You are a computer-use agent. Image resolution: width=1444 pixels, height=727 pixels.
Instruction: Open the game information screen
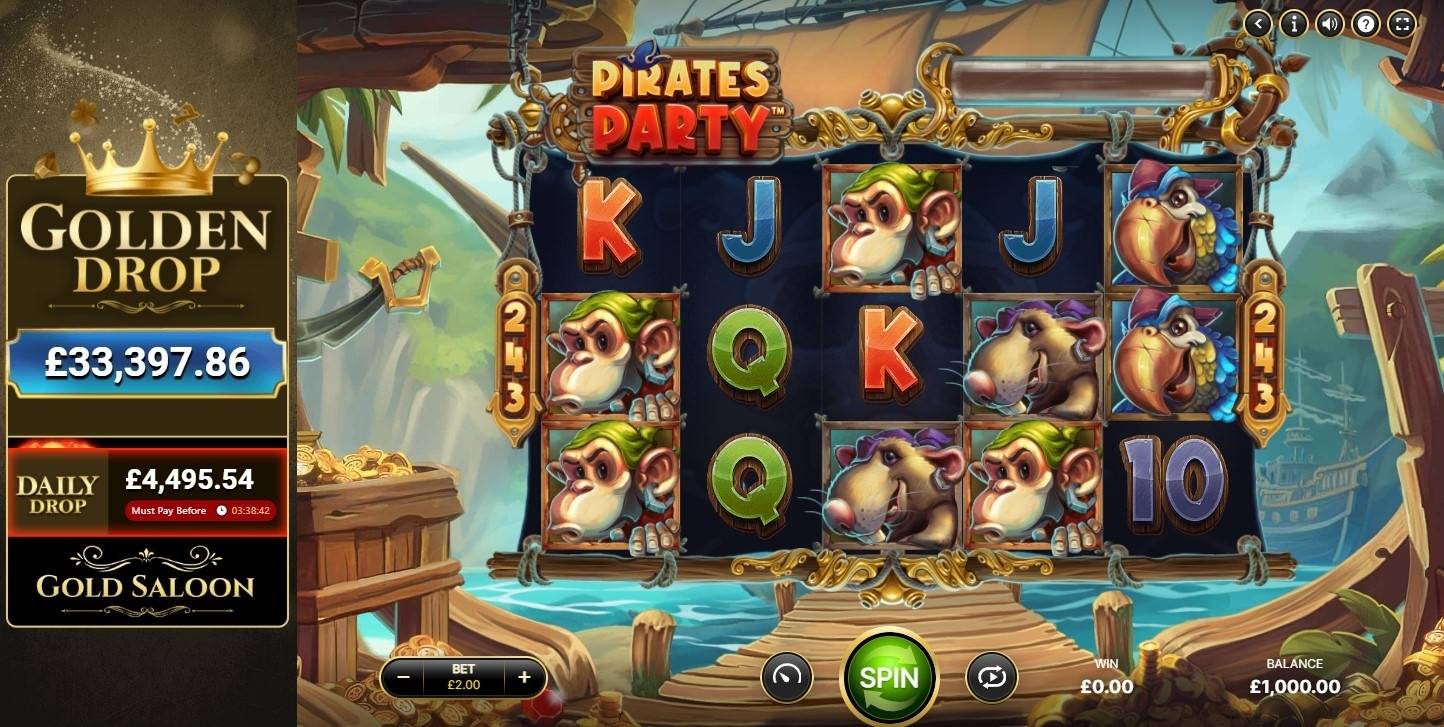(x=1293, y=23)
